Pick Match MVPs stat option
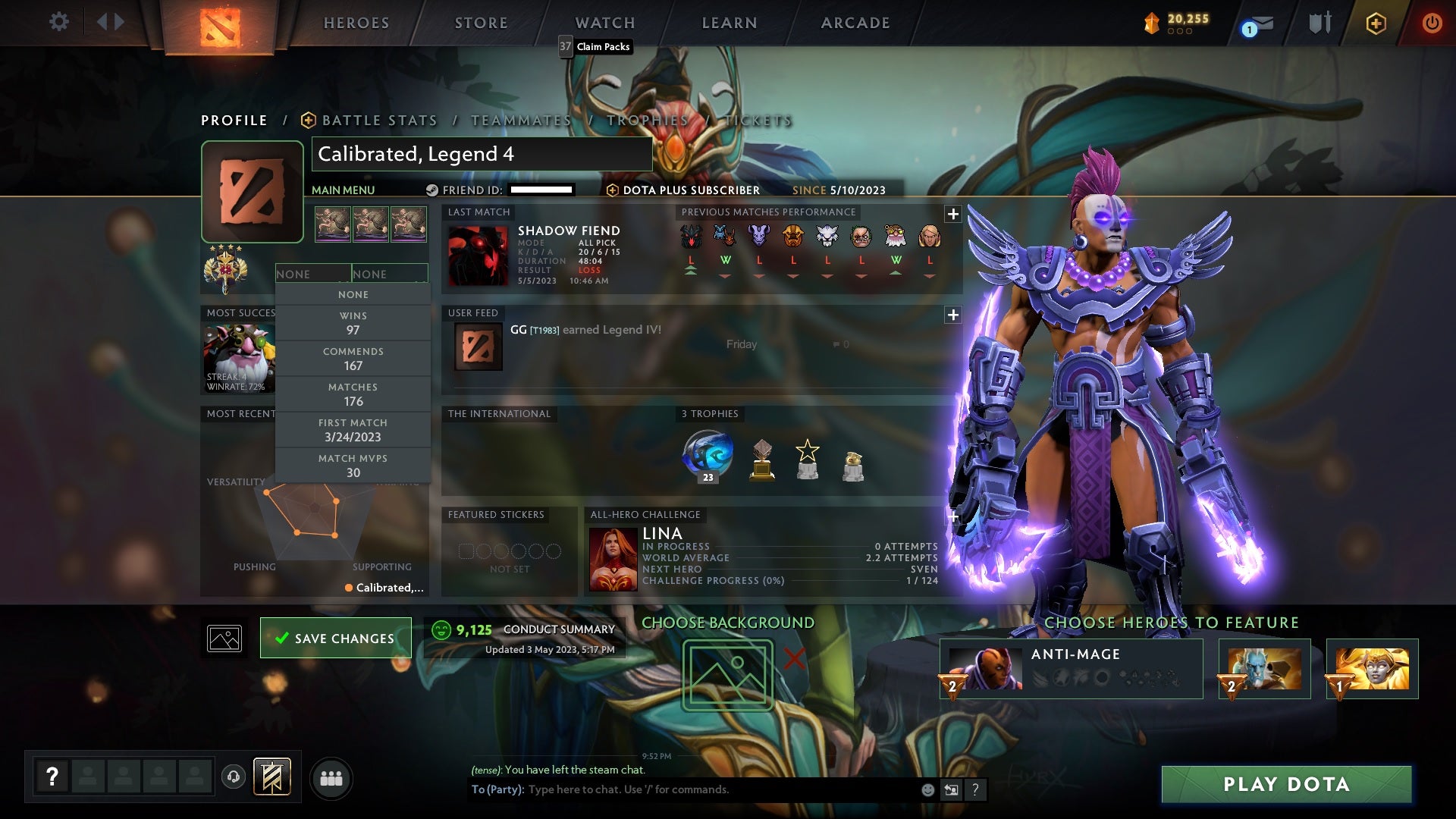This screenshot has height=819, width=1456. (x=353, y=466)
